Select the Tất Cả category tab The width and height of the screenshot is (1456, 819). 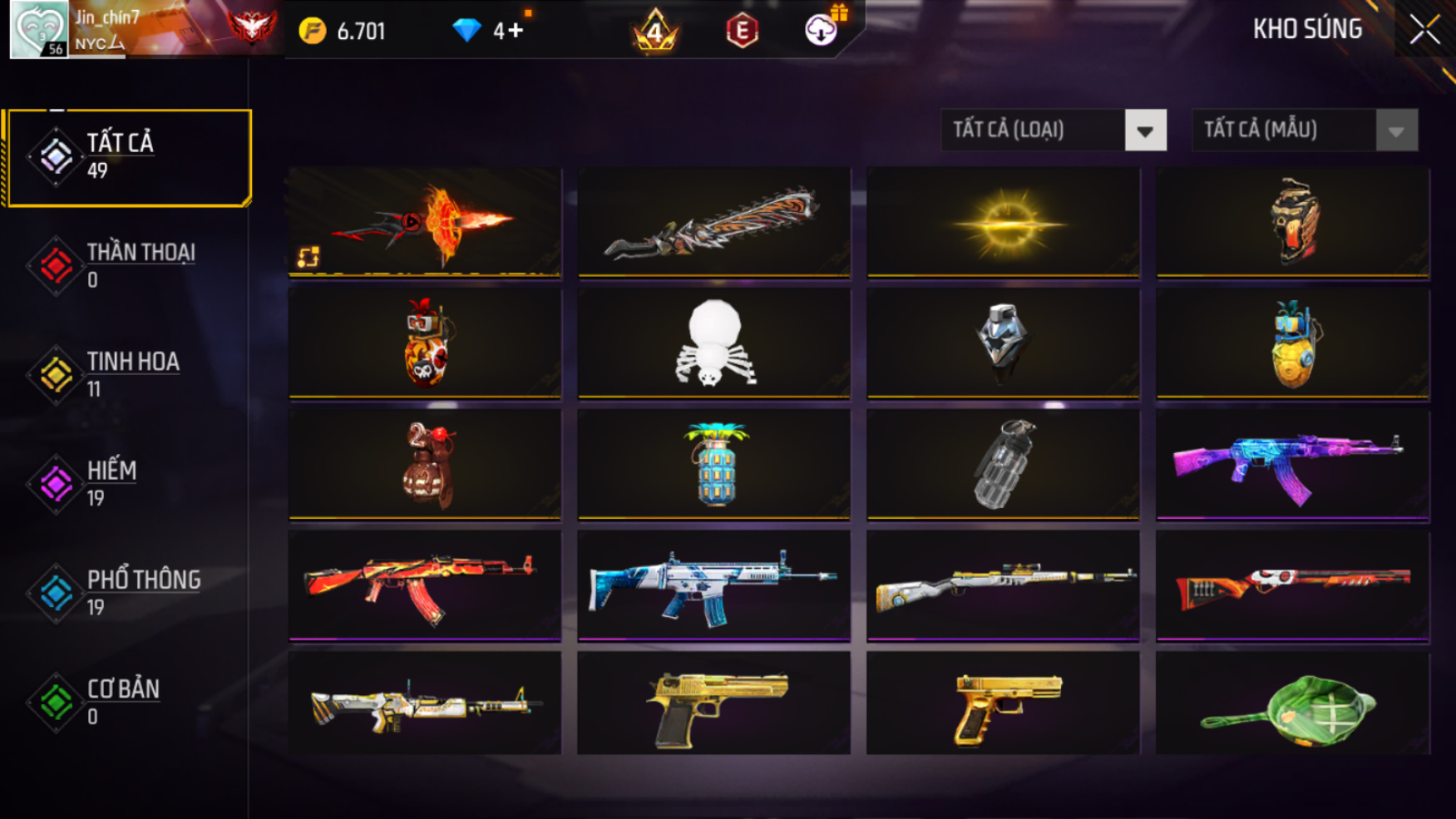click(x=128, y=157)
